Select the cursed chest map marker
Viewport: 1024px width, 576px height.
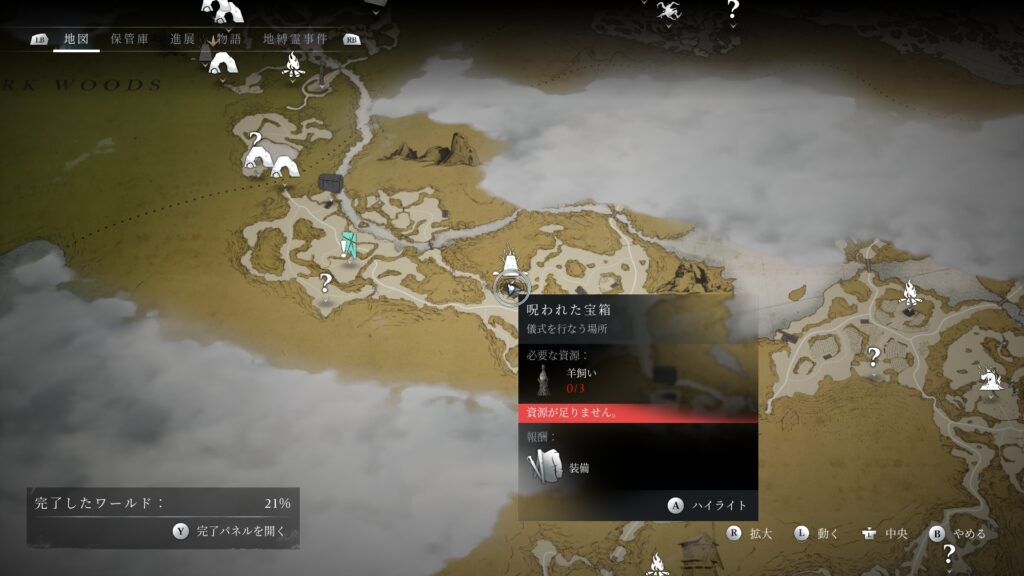(x=511, y=289)
